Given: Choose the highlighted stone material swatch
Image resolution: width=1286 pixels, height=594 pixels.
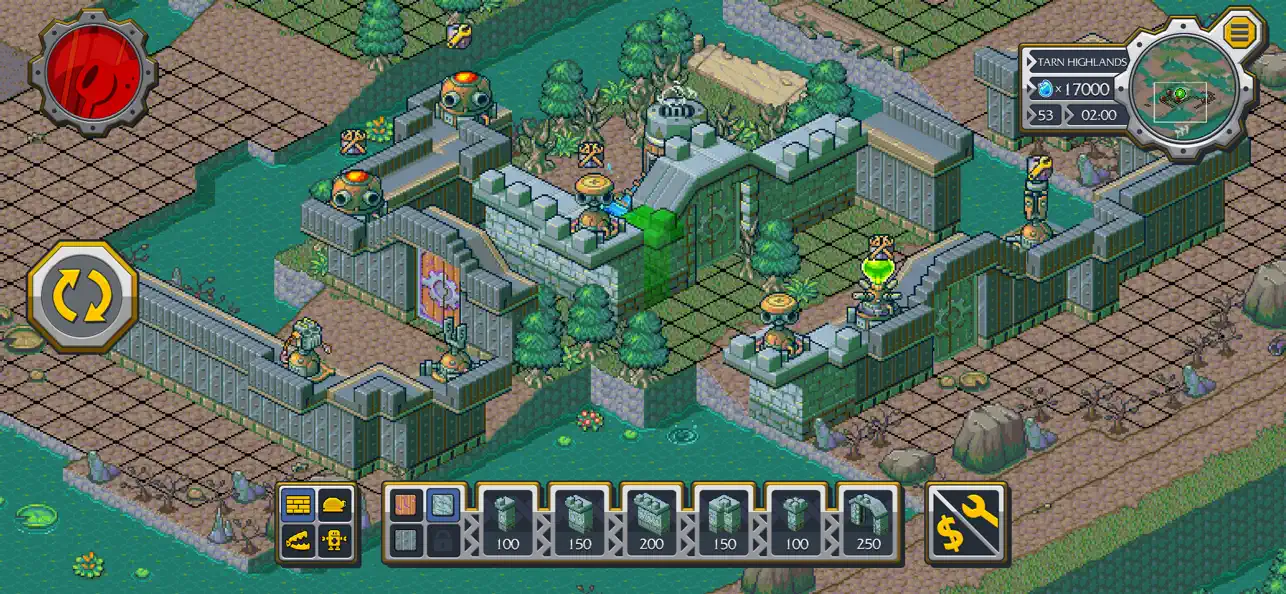Looking at the screenshot, I should pos(443,506).
